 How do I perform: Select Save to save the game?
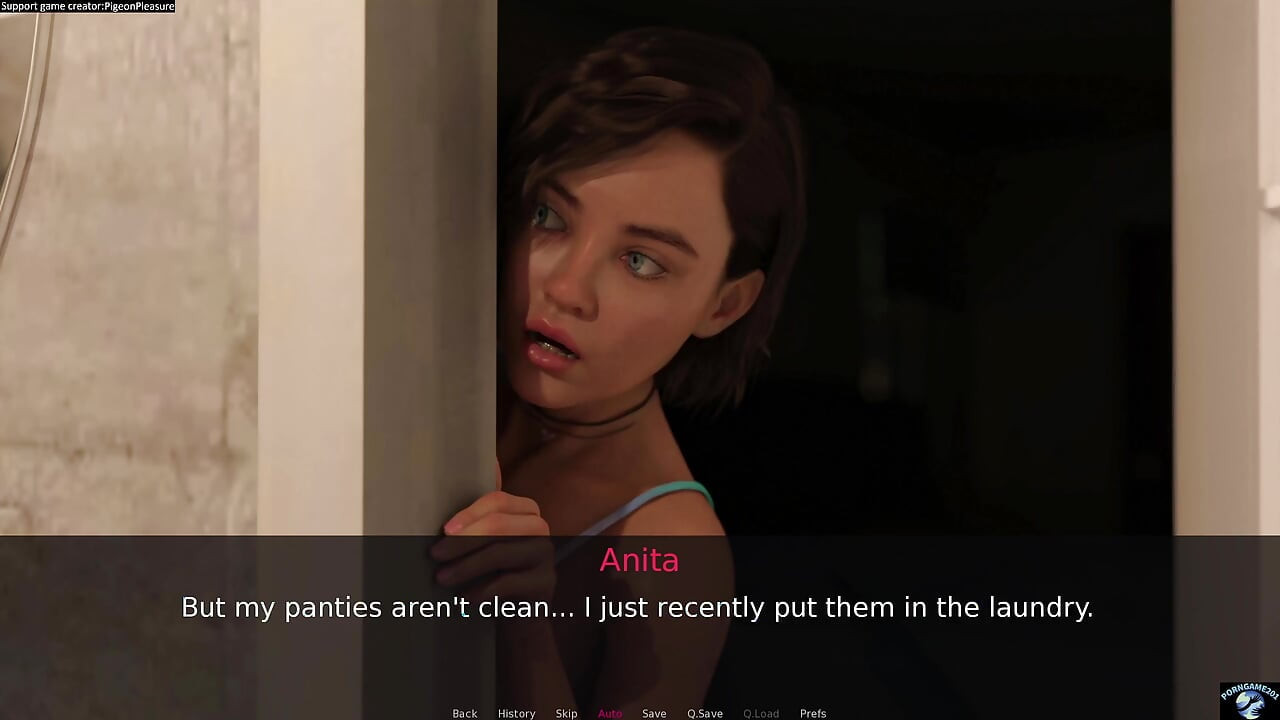[x=654, y=713]
